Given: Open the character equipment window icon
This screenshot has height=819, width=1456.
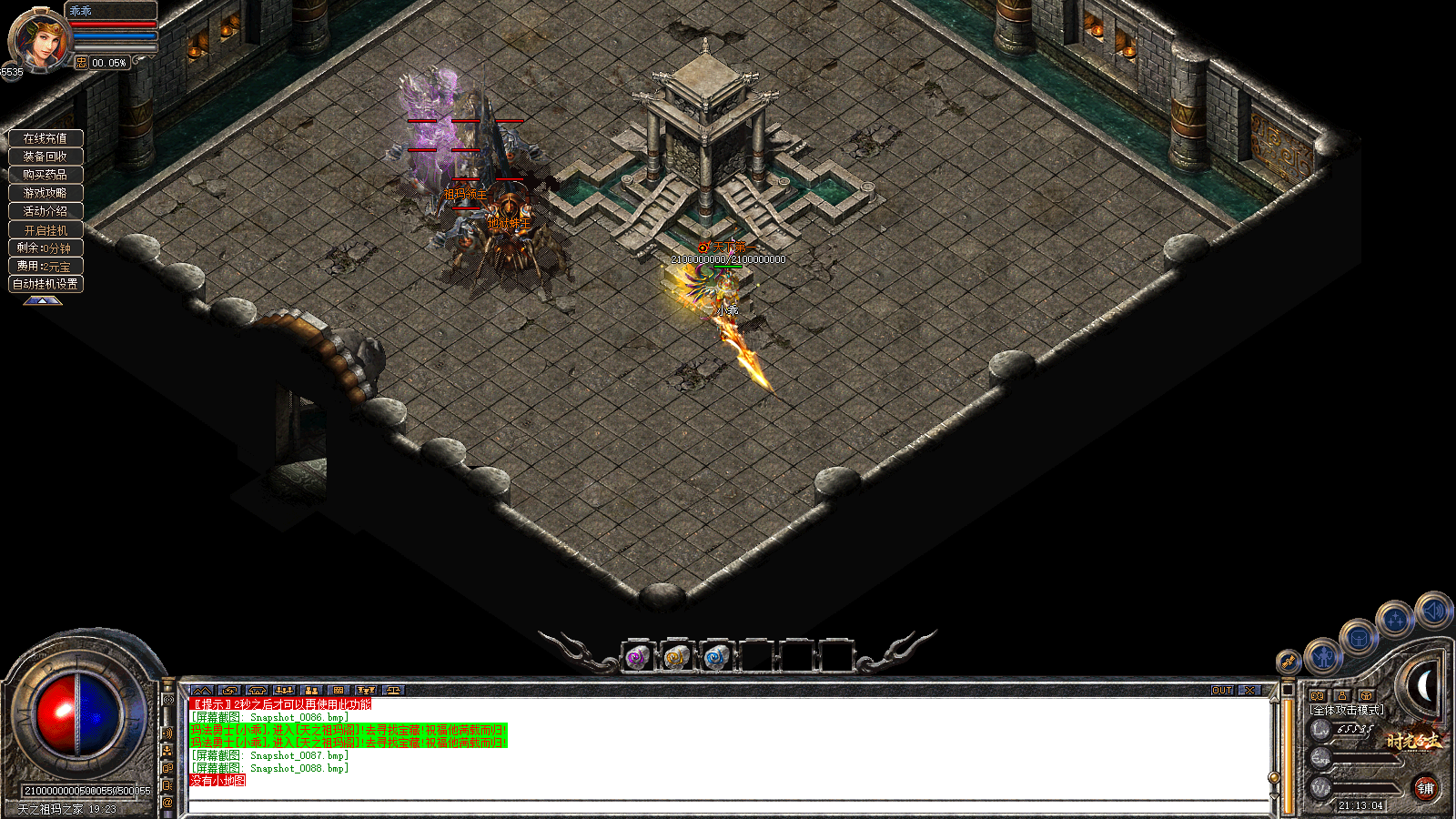Looking at the screenshot, I should tap(1322, 657).
